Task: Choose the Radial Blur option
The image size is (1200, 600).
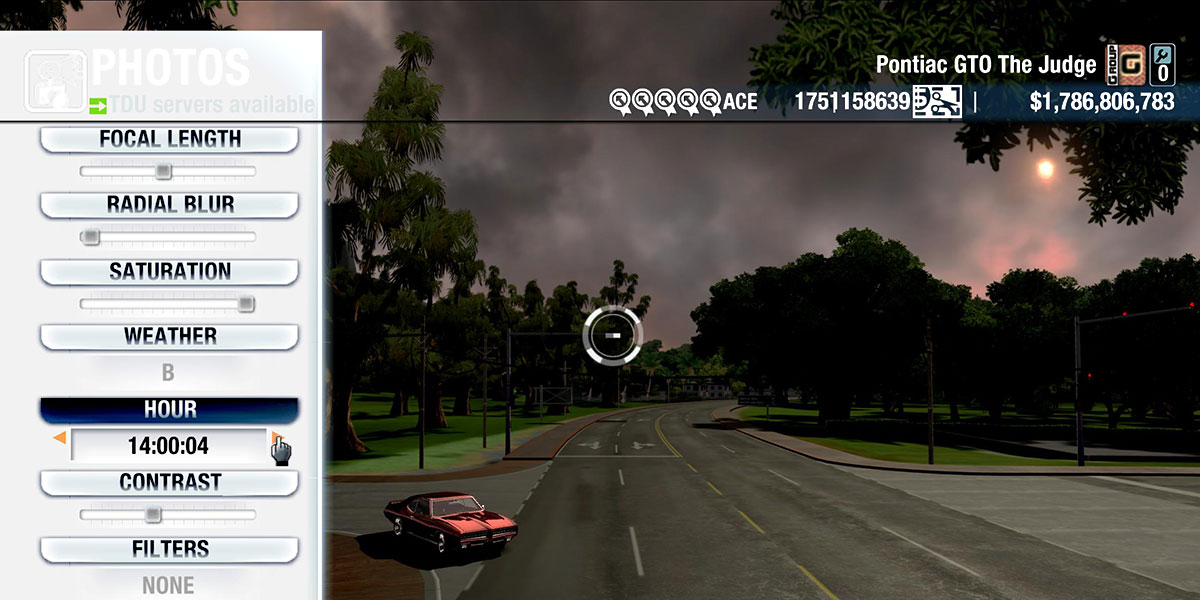Action: (x=169, y=205)
